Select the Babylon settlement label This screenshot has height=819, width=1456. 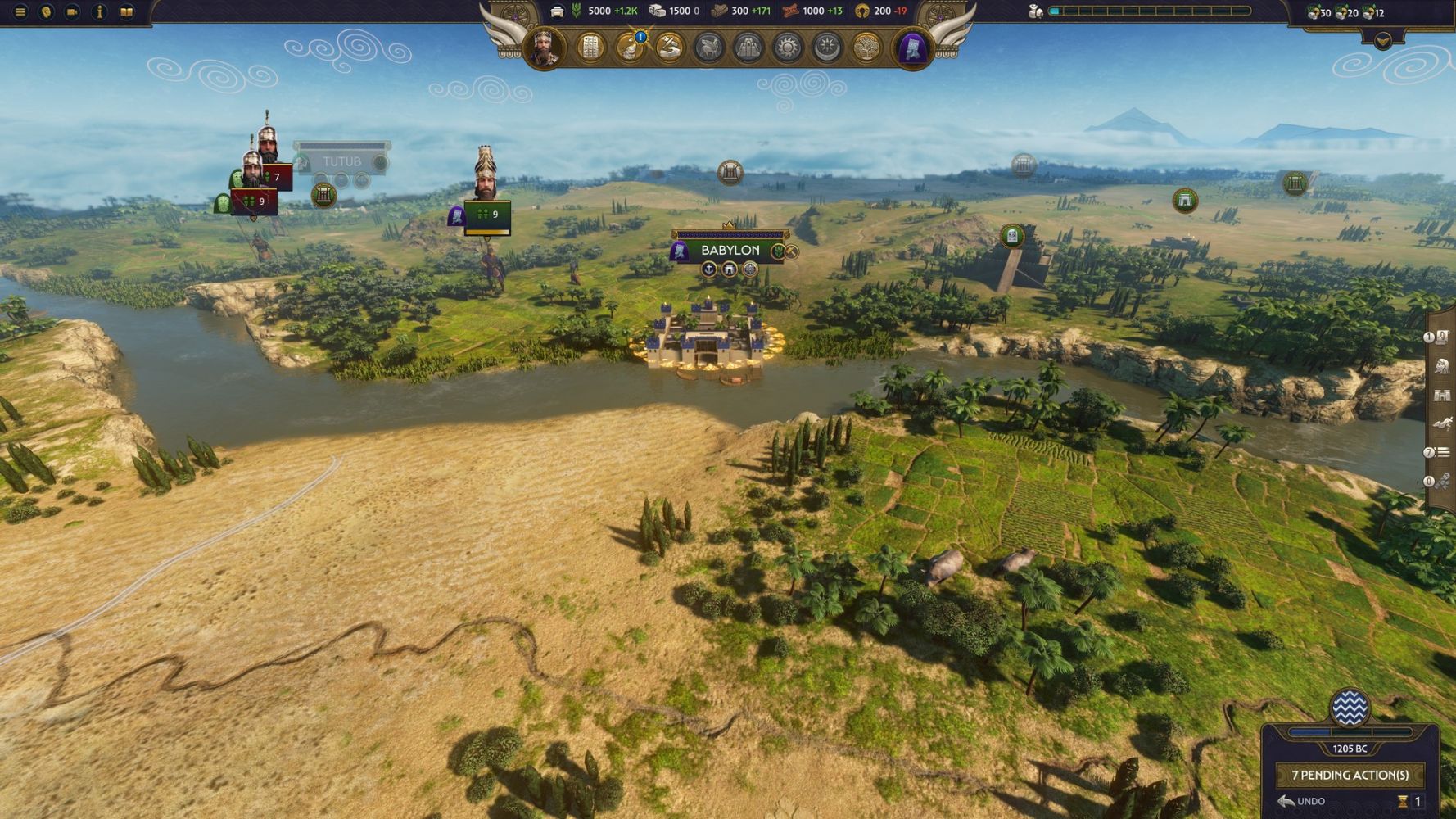click(730, 250)
